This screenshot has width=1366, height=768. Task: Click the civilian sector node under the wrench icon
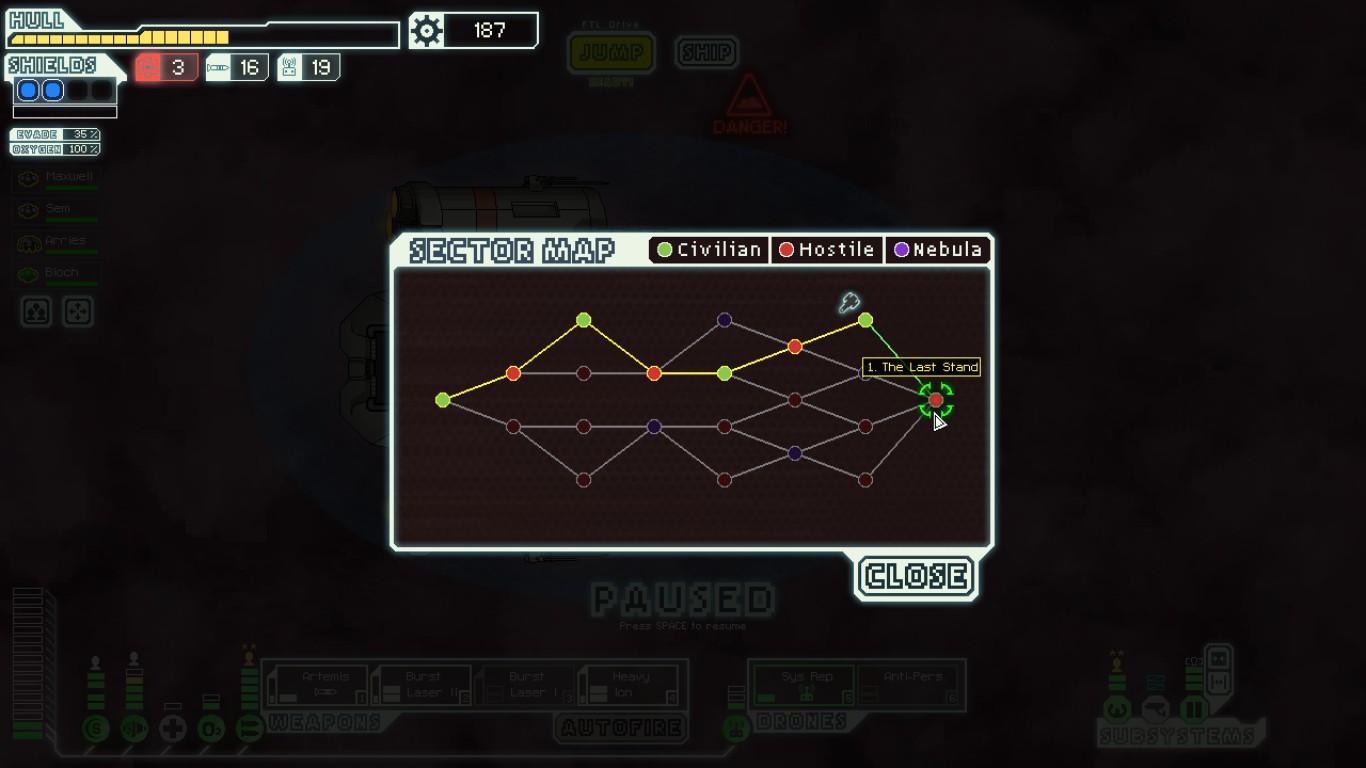coord(866,321)
